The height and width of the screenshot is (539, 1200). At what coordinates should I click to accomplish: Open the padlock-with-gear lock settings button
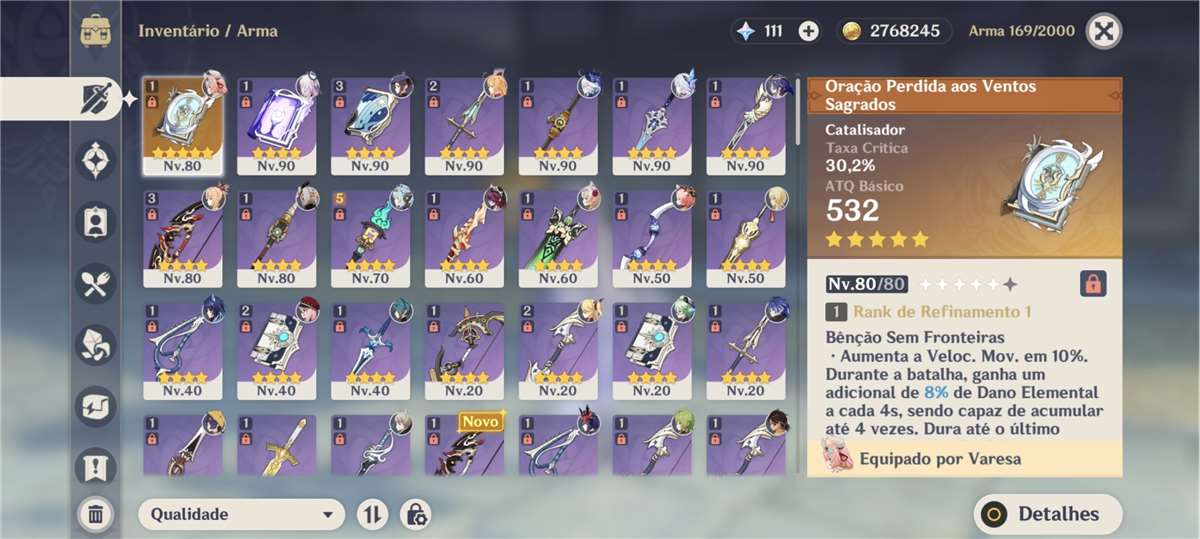point(416,514)
